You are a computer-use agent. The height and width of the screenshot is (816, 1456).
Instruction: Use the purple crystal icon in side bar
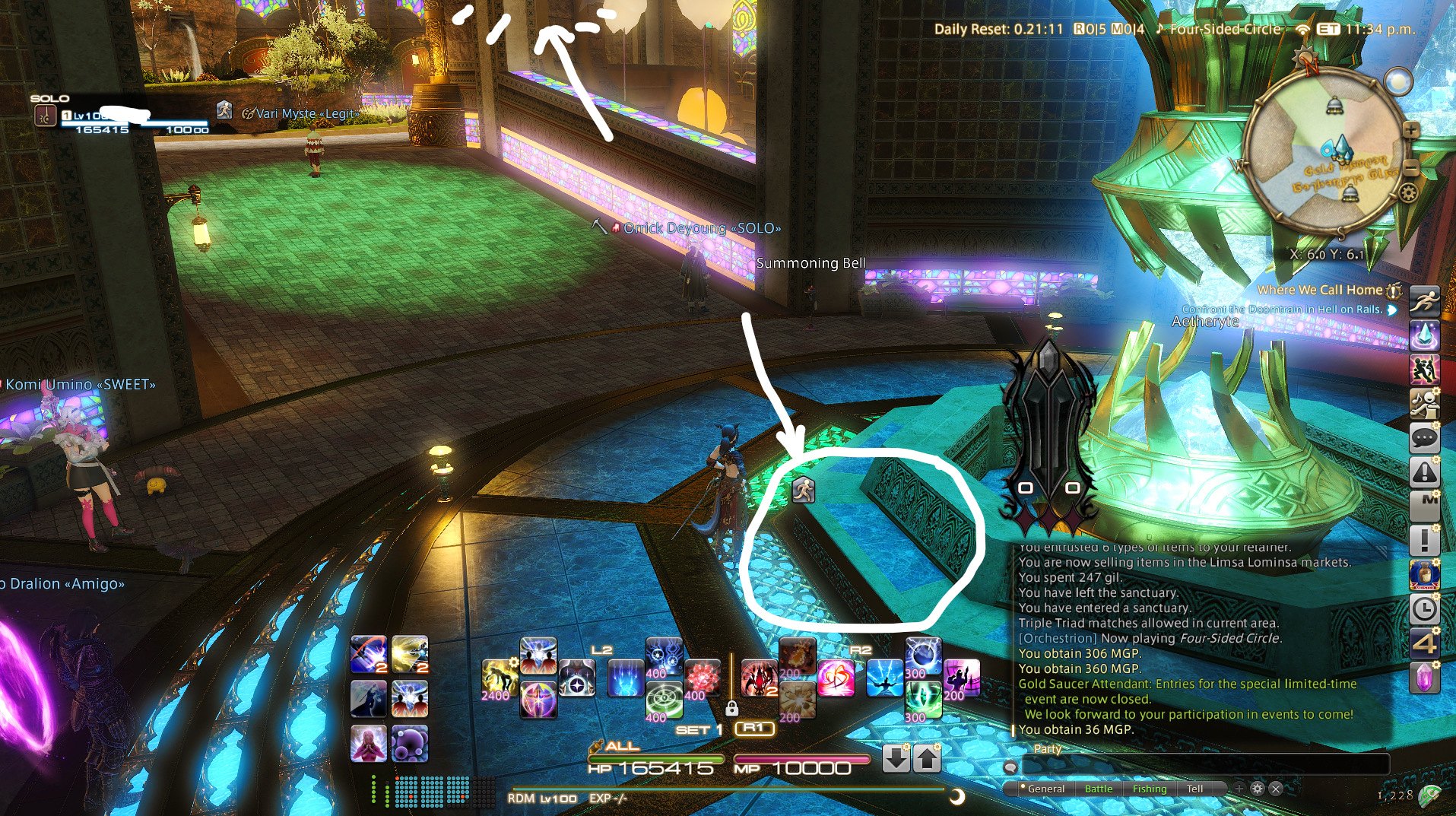[x=1424, y=676]
